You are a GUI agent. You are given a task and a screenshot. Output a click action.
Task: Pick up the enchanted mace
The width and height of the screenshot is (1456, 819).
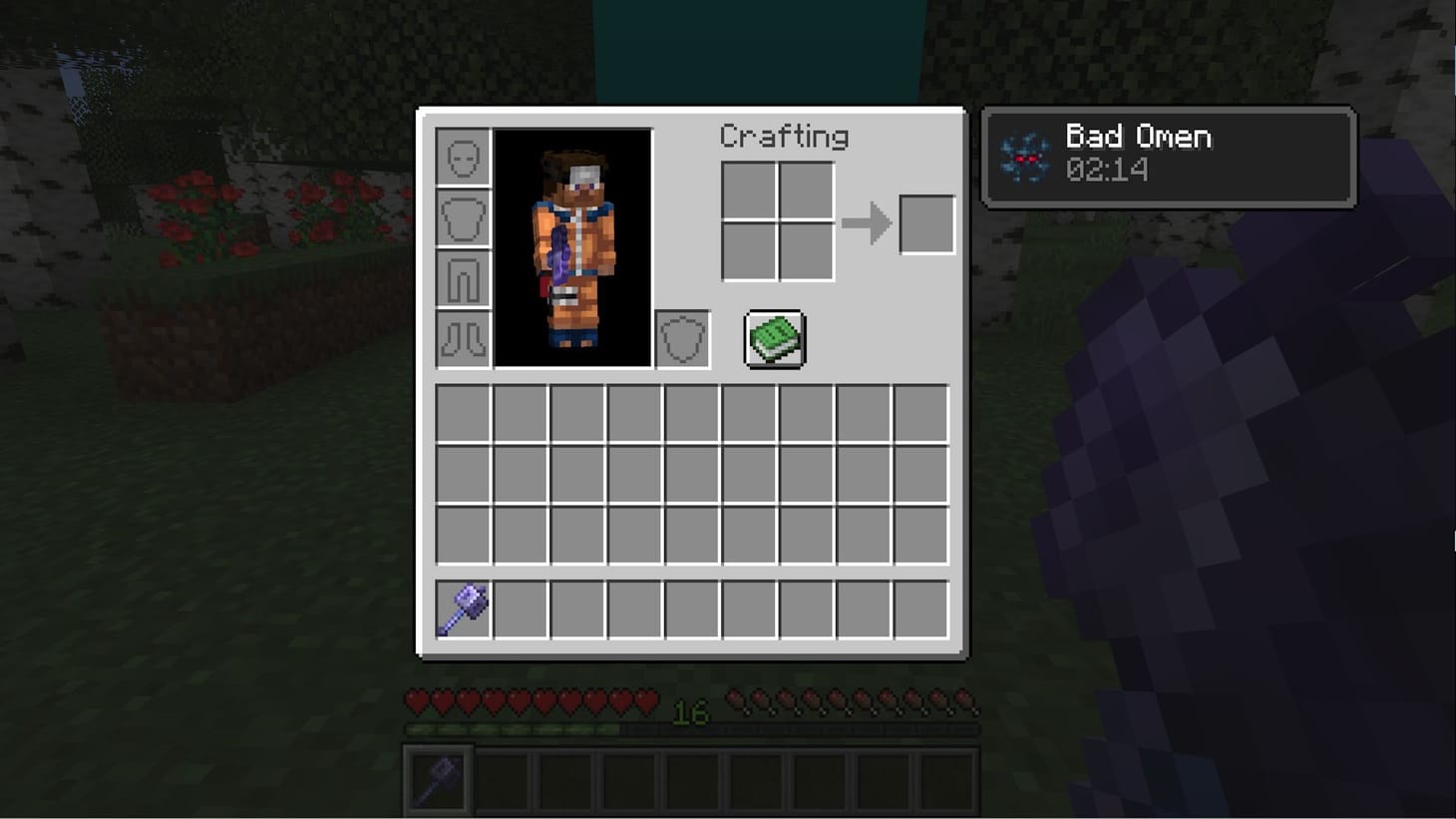[463, 607]
